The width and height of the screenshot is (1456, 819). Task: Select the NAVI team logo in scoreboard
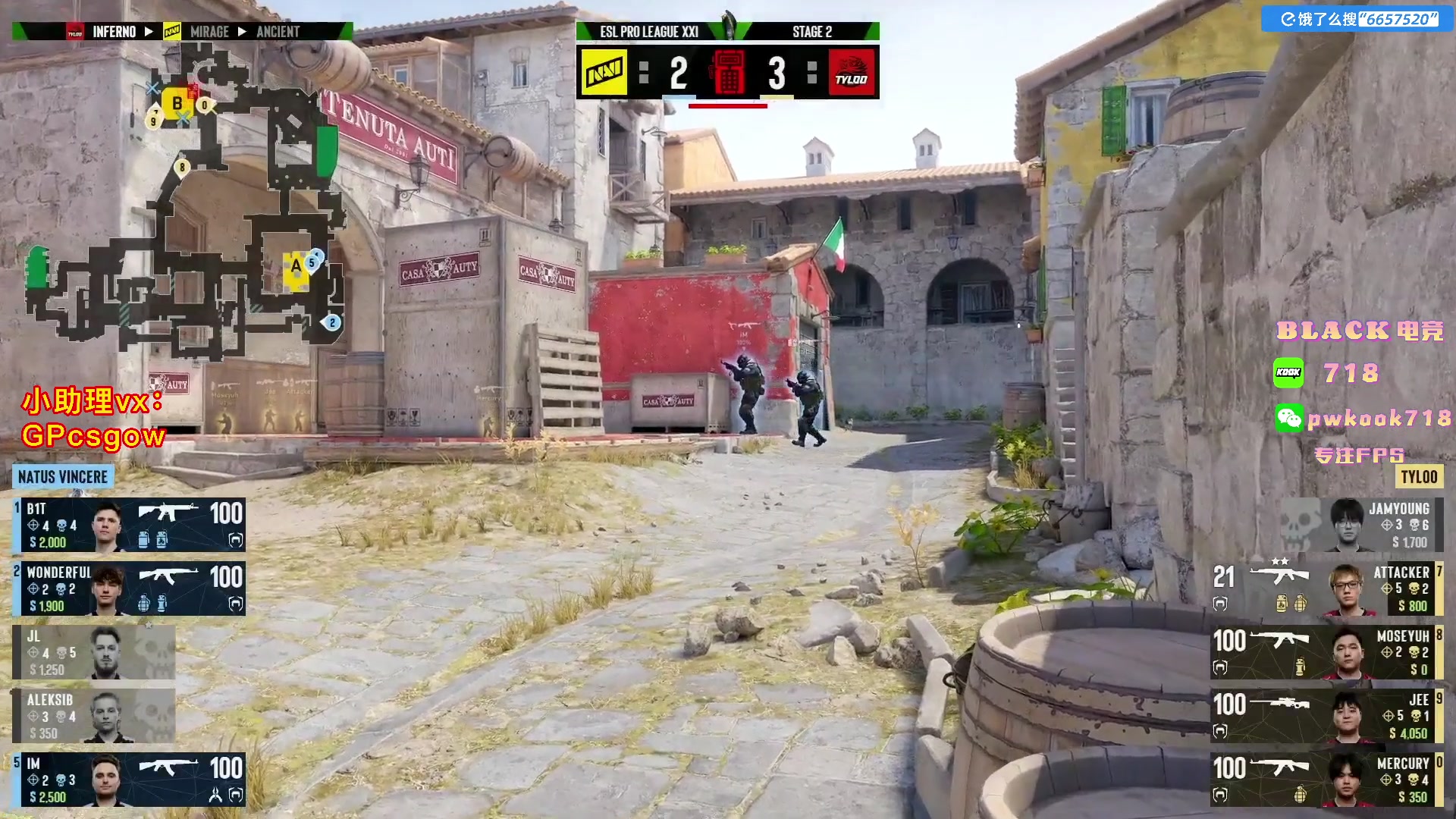coord(604,72)
